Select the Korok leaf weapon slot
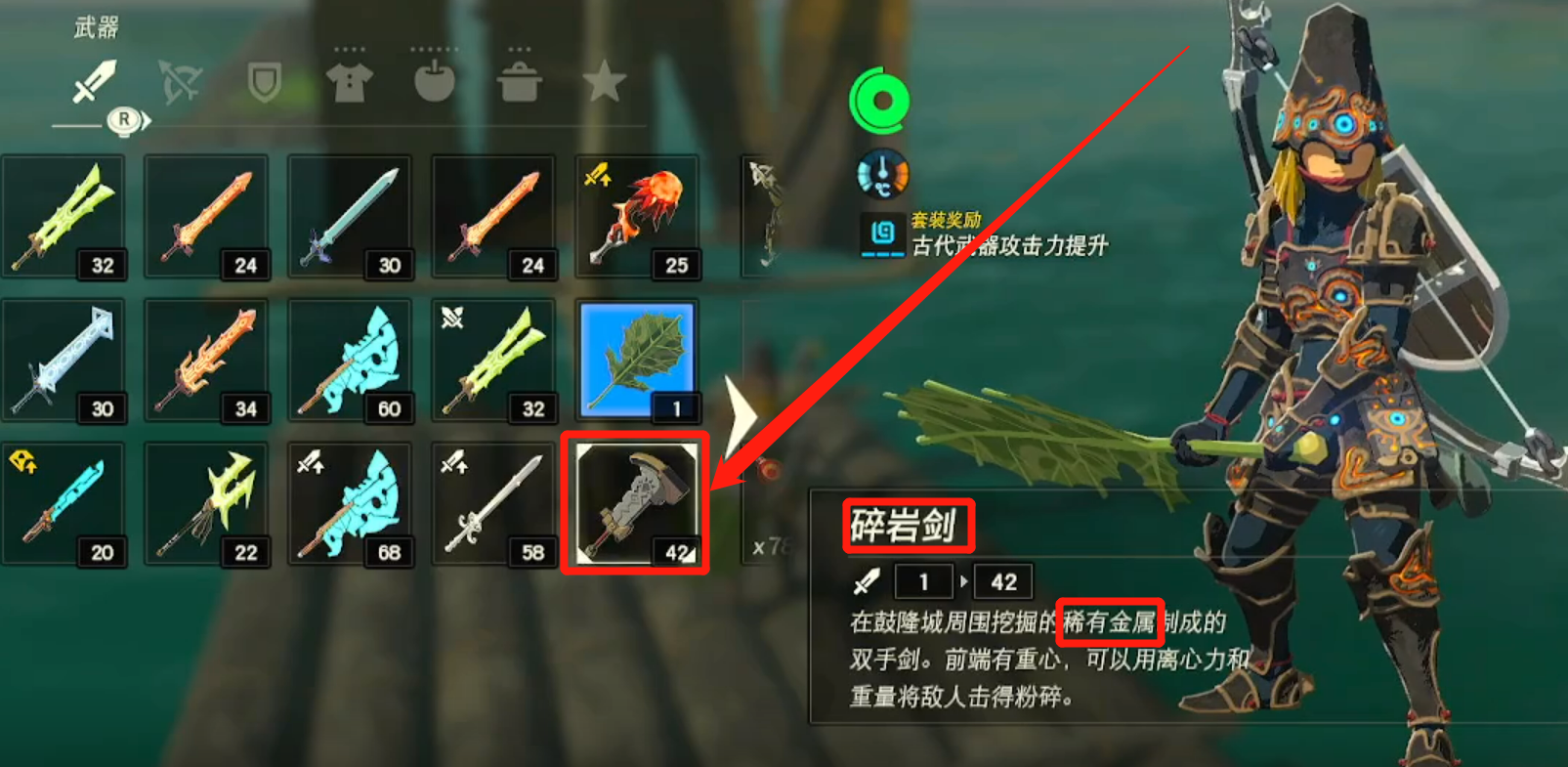The width and height of the screenshot is (1568, 767). (636, 360)
